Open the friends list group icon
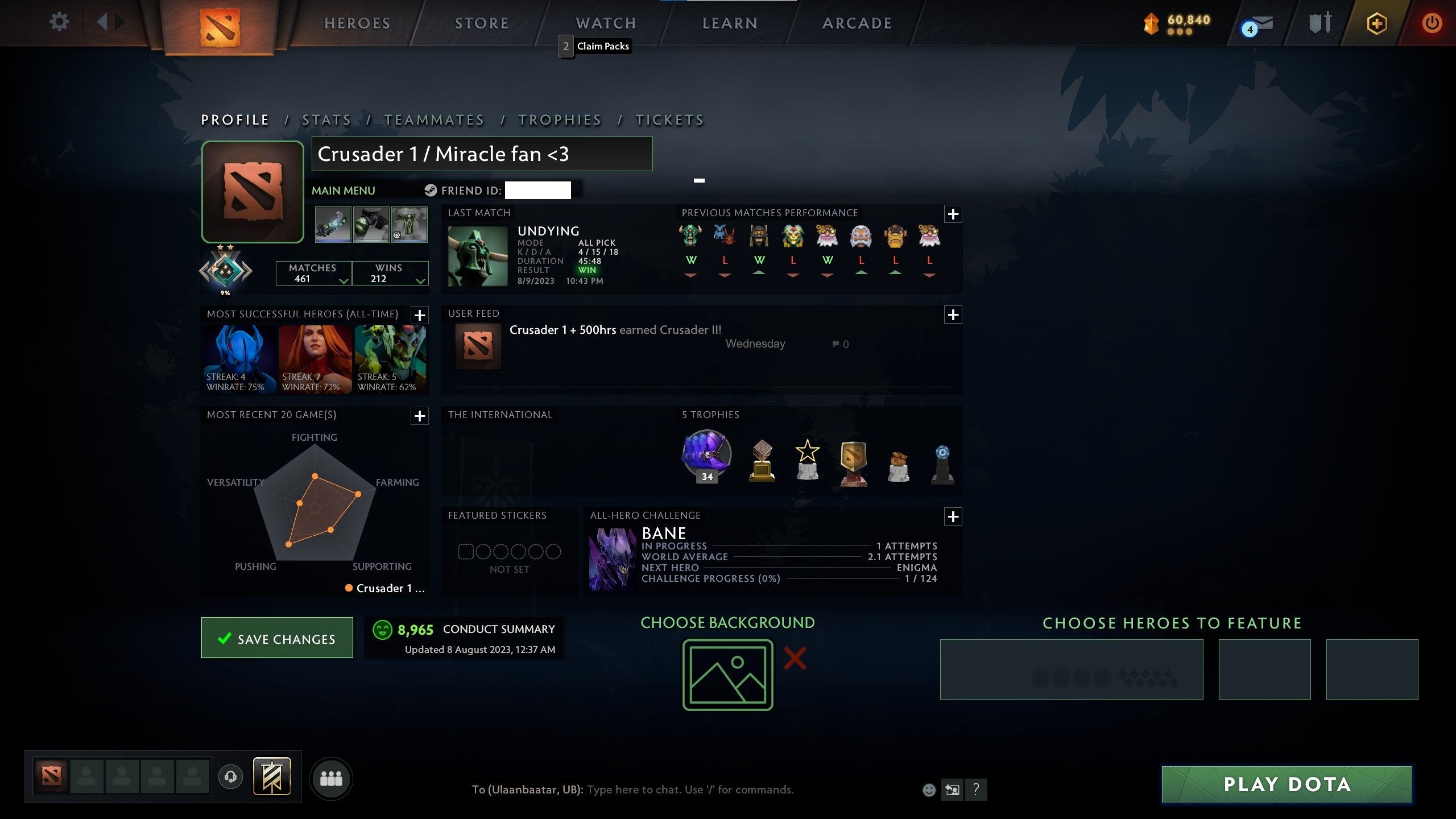This screenshot has height=819, width=1456. (332, 779)
